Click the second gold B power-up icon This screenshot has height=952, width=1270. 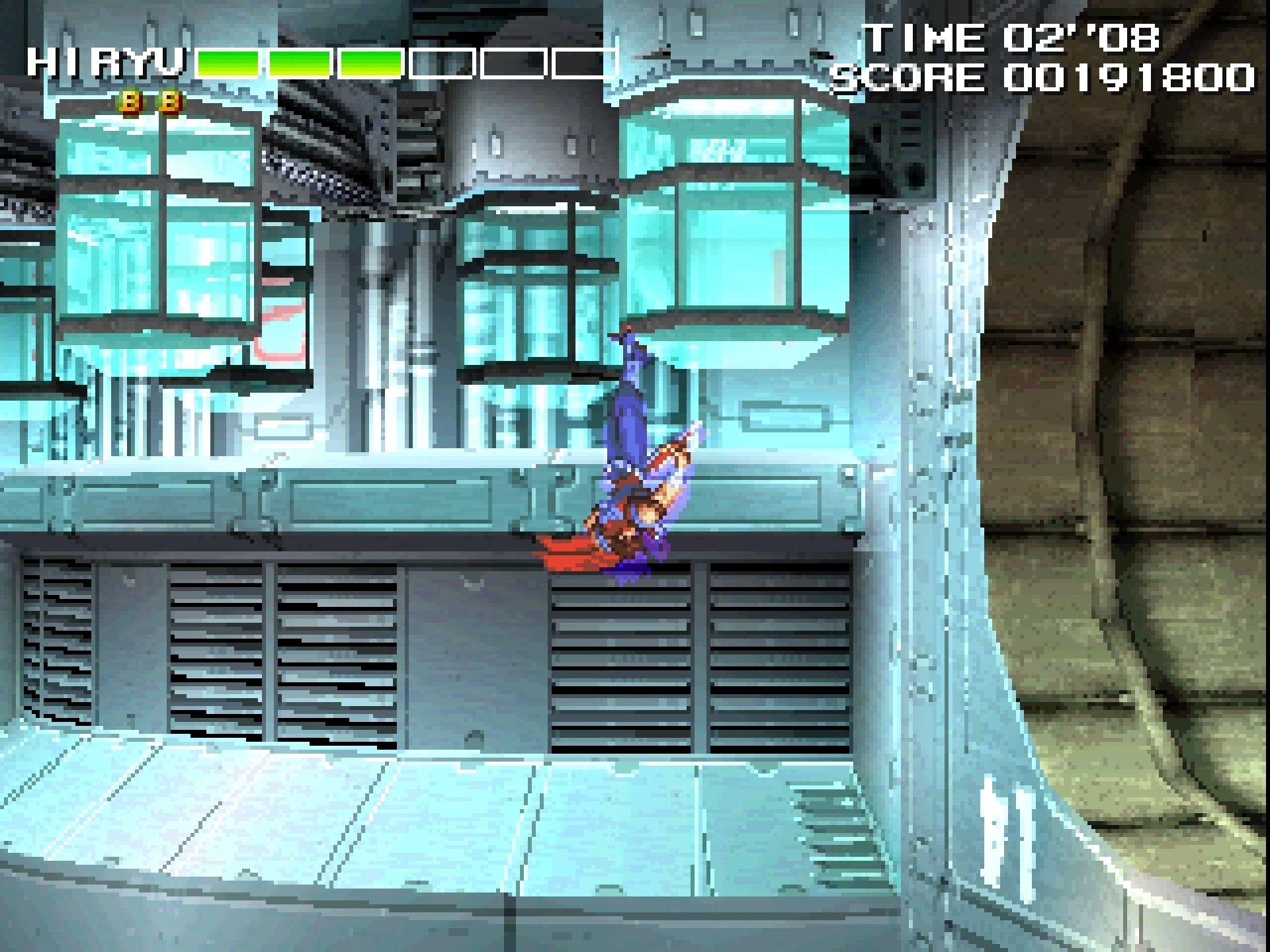pyautogui.click(x=171, y=102)
